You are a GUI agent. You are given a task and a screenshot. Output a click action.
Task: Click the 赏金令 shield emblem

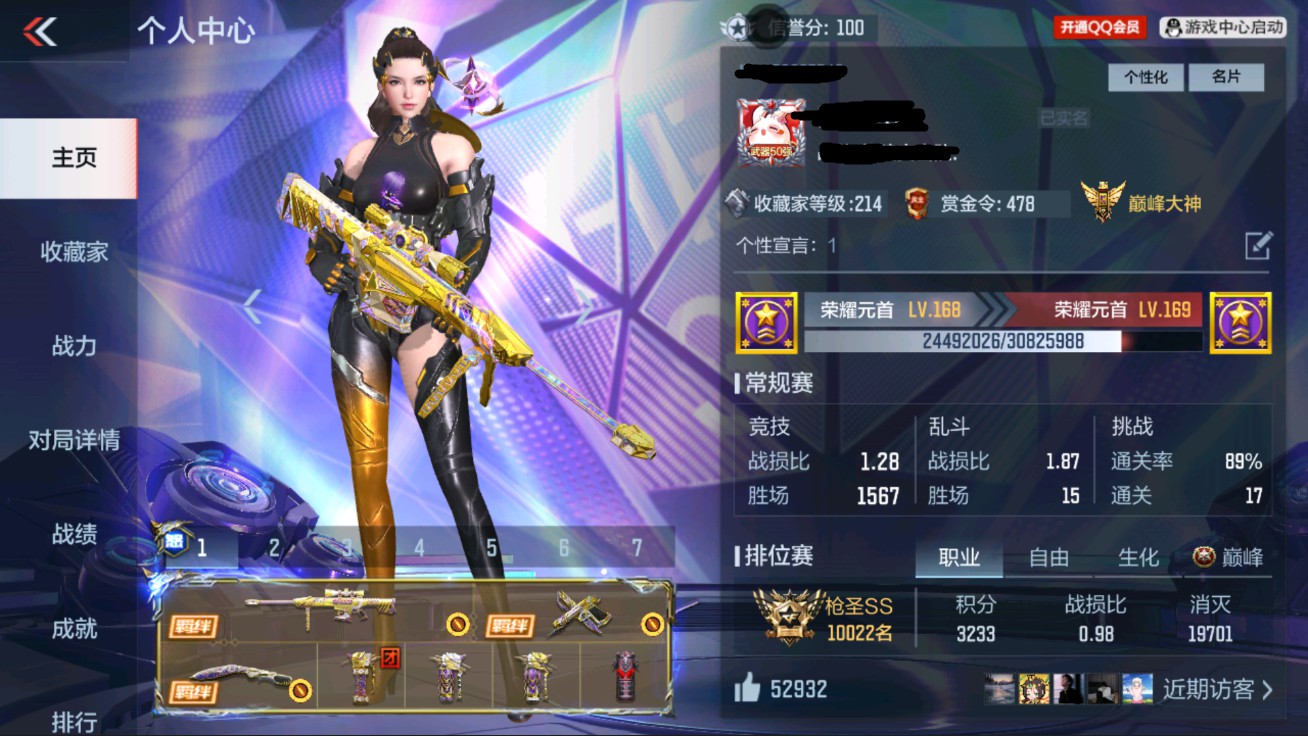917,203
